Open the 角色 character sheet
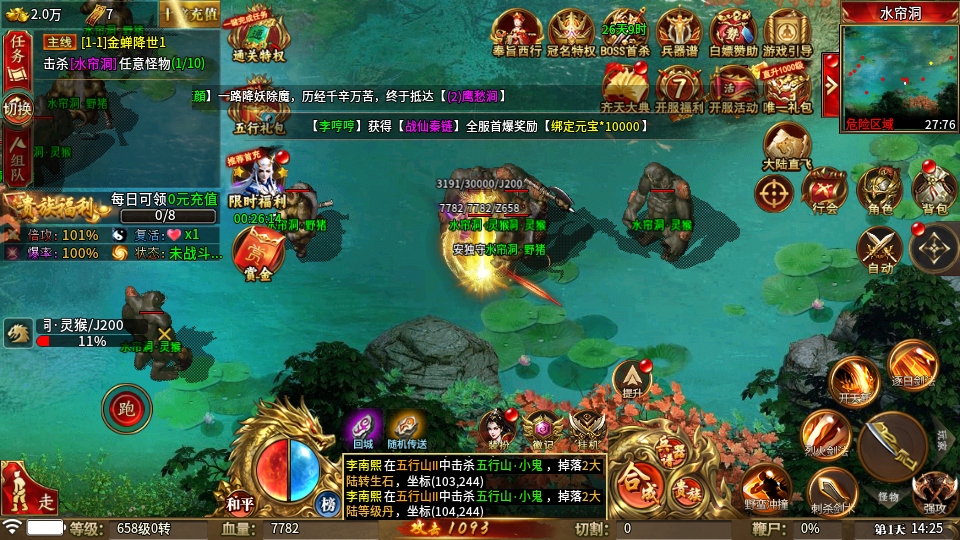 (x=880, y=189)
